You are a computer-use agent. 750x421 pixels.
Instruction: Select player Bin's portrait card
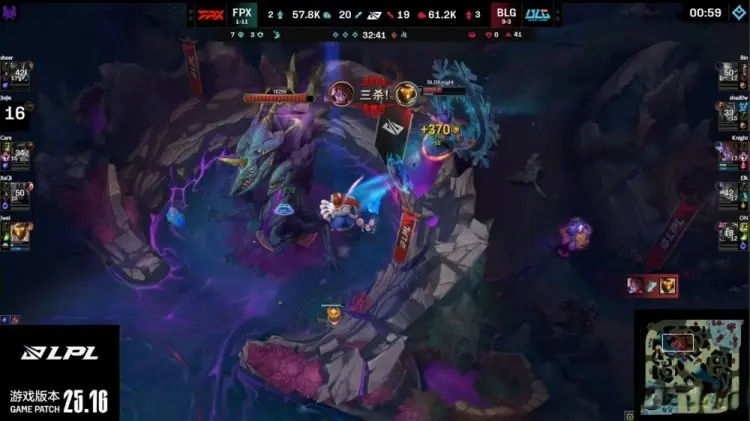coord(727,75)
